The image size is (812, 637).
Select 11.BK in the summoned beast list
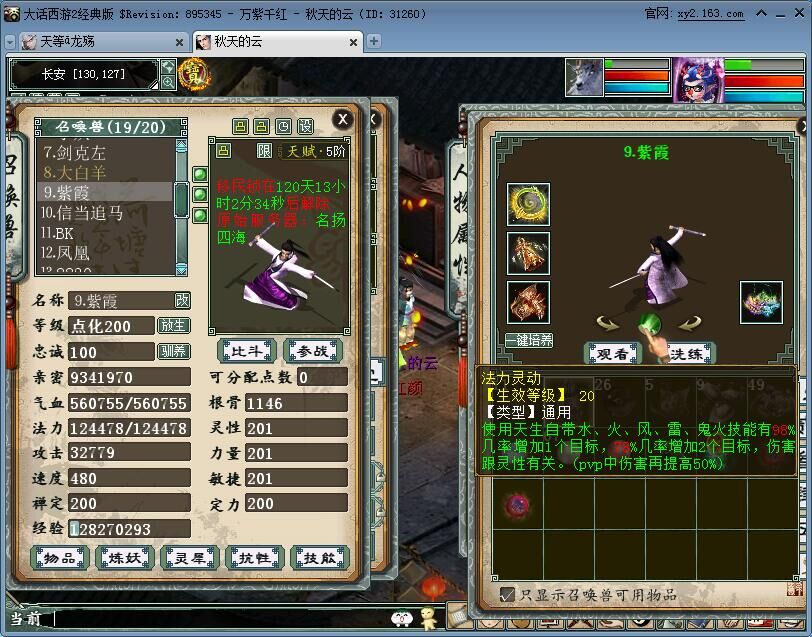pos(58,232)
